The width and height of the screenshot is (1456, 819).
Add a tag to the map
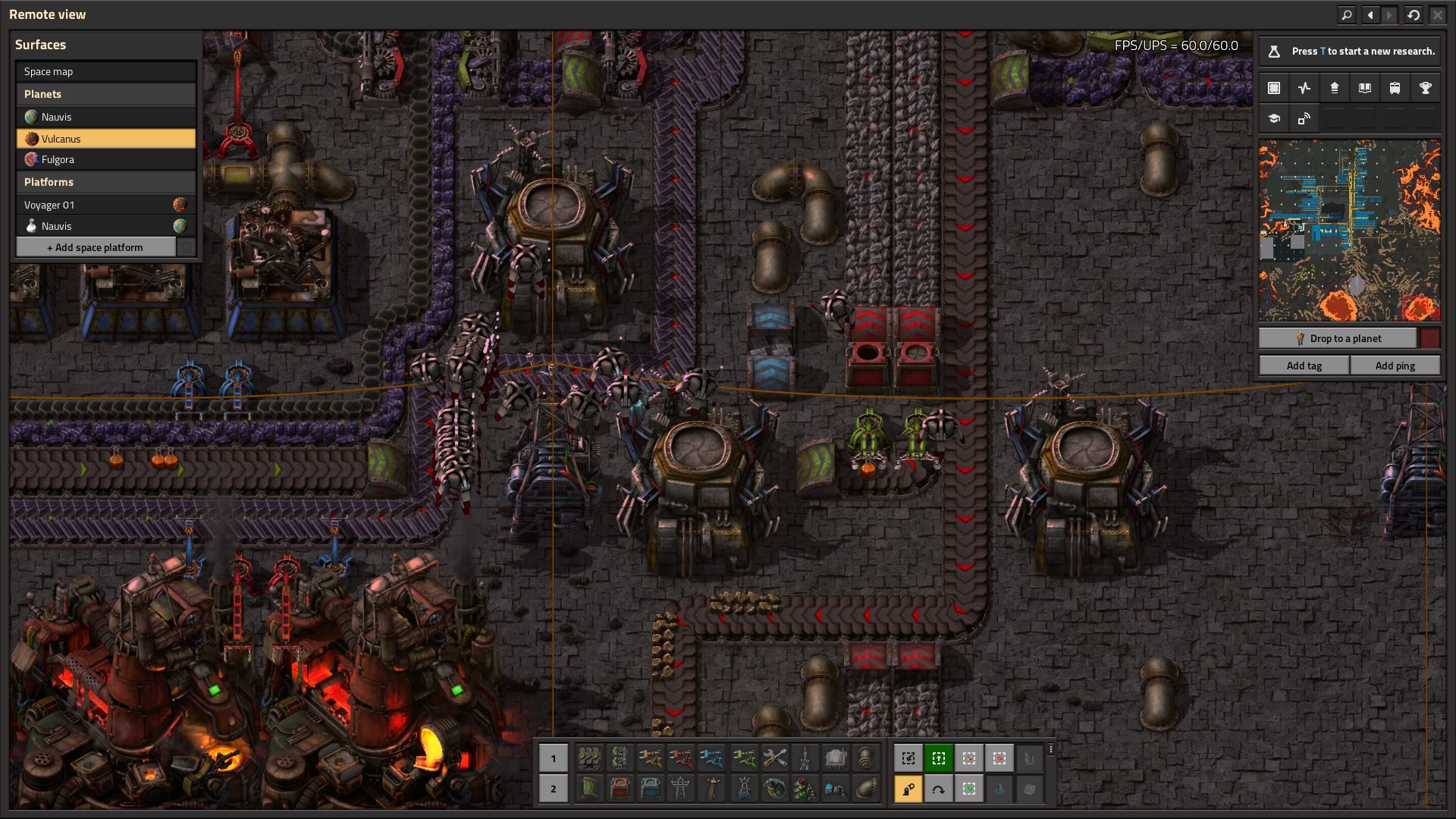(1304, 366)
